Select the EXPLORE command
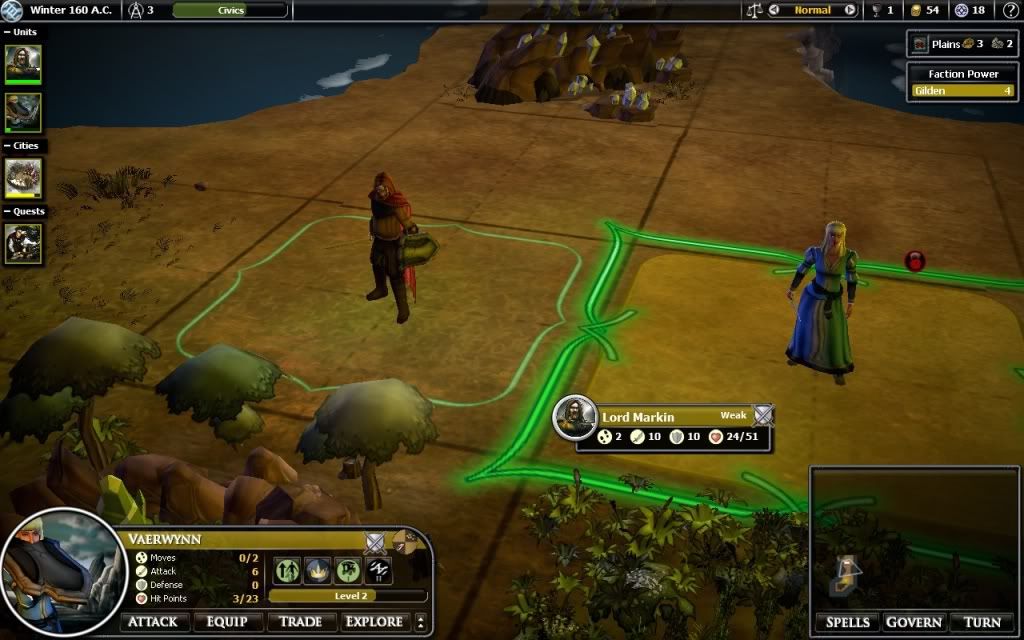The height and width of the screenshot is (640, 1024). pos(374,622)
